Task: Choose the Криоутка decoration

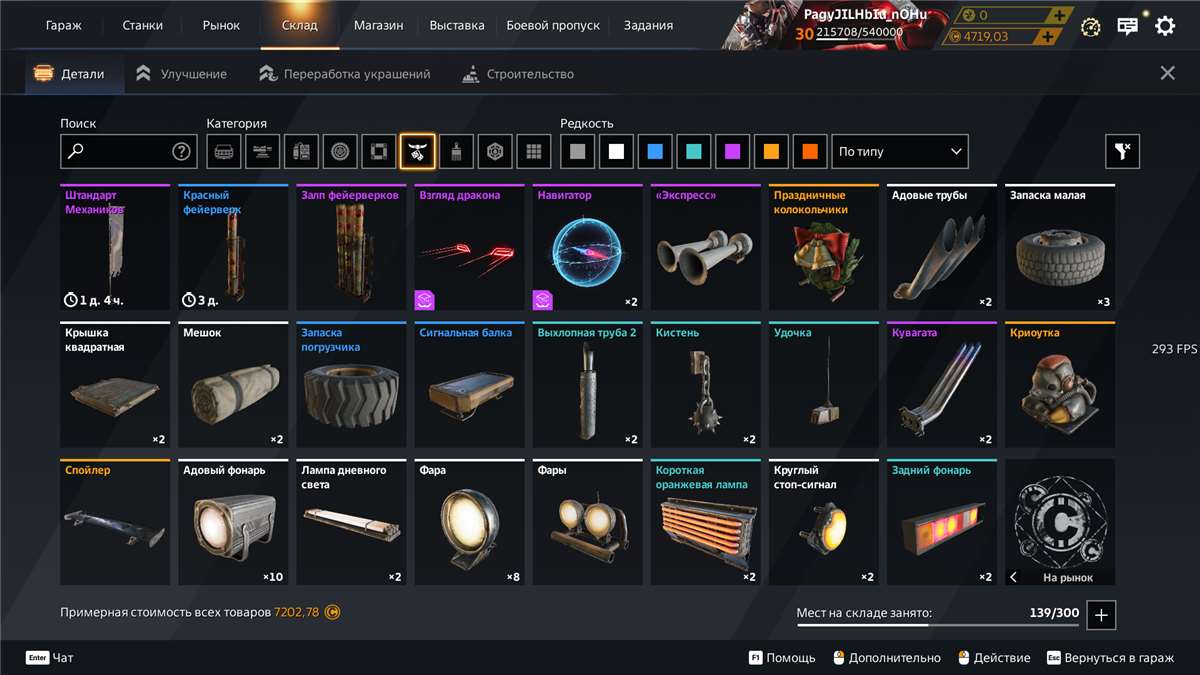Action: 1060,385
